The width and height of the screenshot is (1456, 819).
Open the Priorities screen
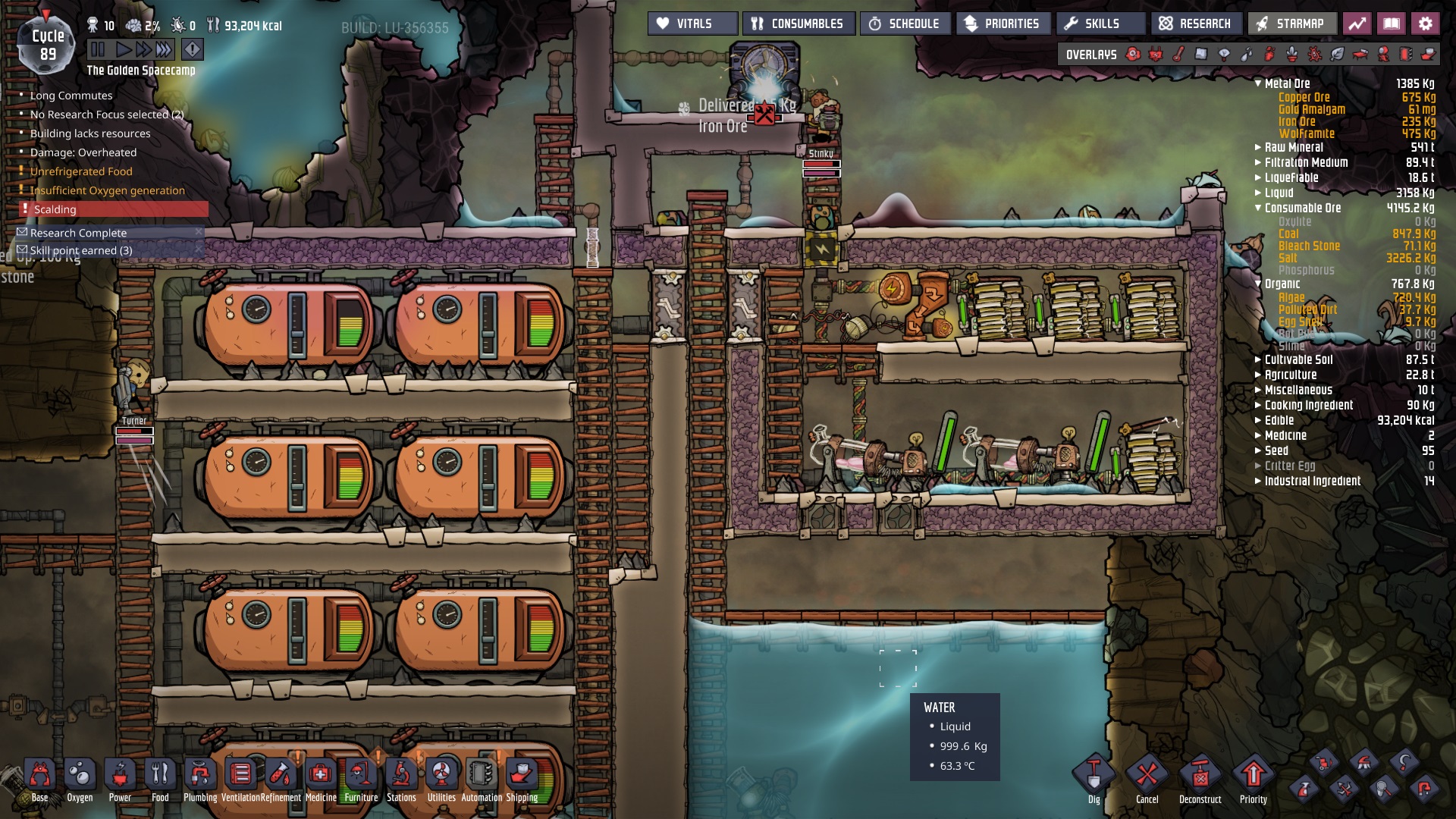[x=1003, y=23]
